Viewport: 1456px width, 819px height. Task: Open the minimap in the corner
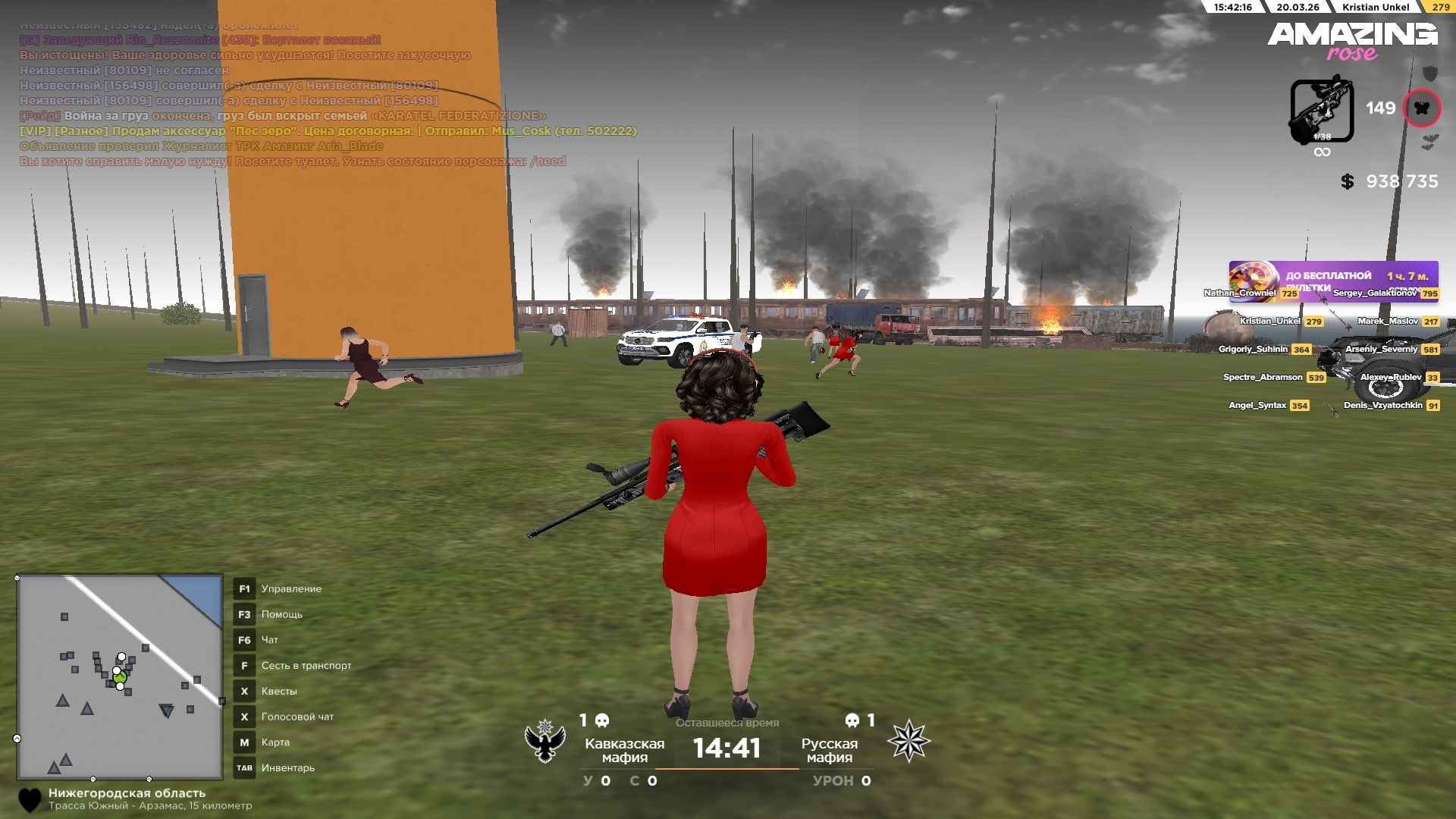(120, 677)
